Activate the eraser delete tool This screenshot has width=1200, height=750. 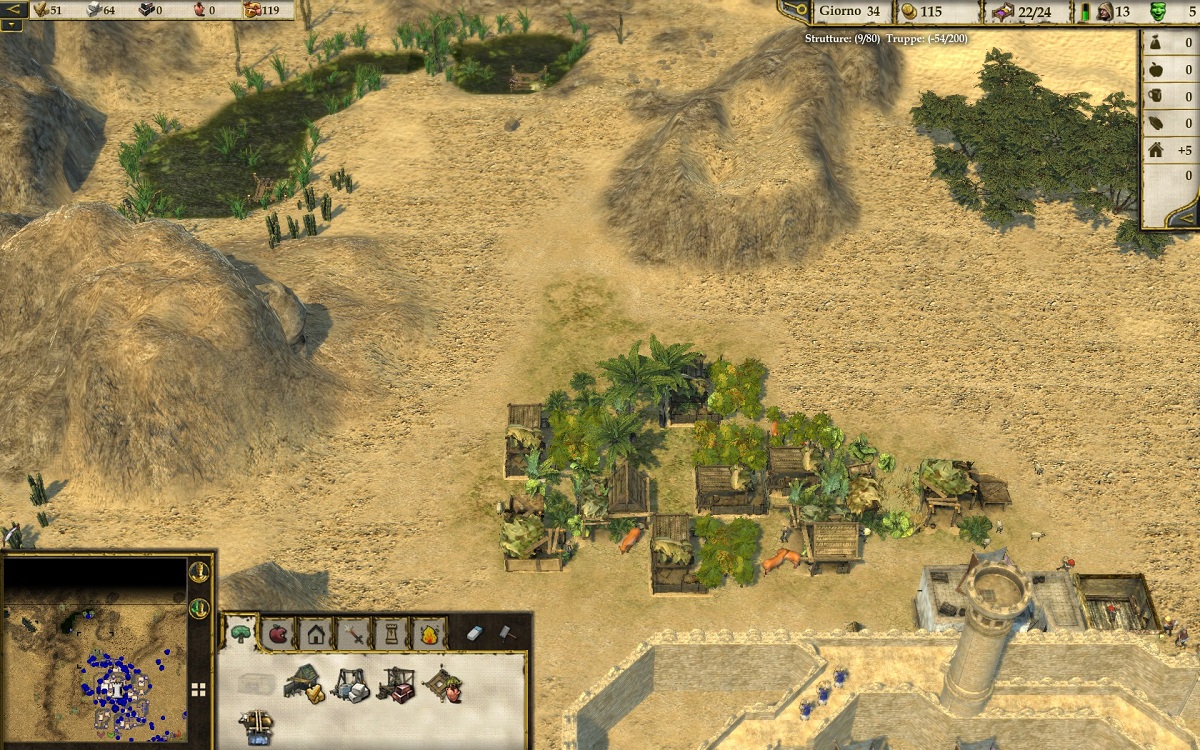tap(475, 633)
